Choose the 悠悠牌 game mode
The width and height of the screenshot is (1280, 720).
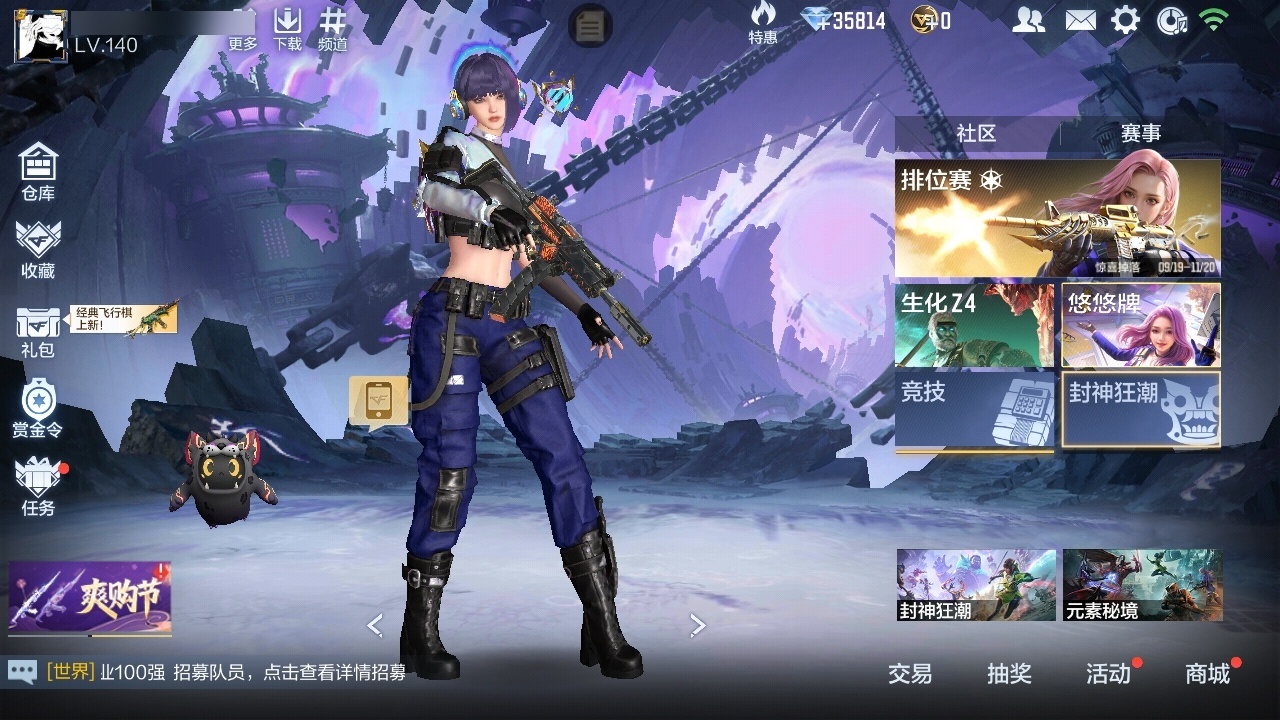tap(1141, 326)
